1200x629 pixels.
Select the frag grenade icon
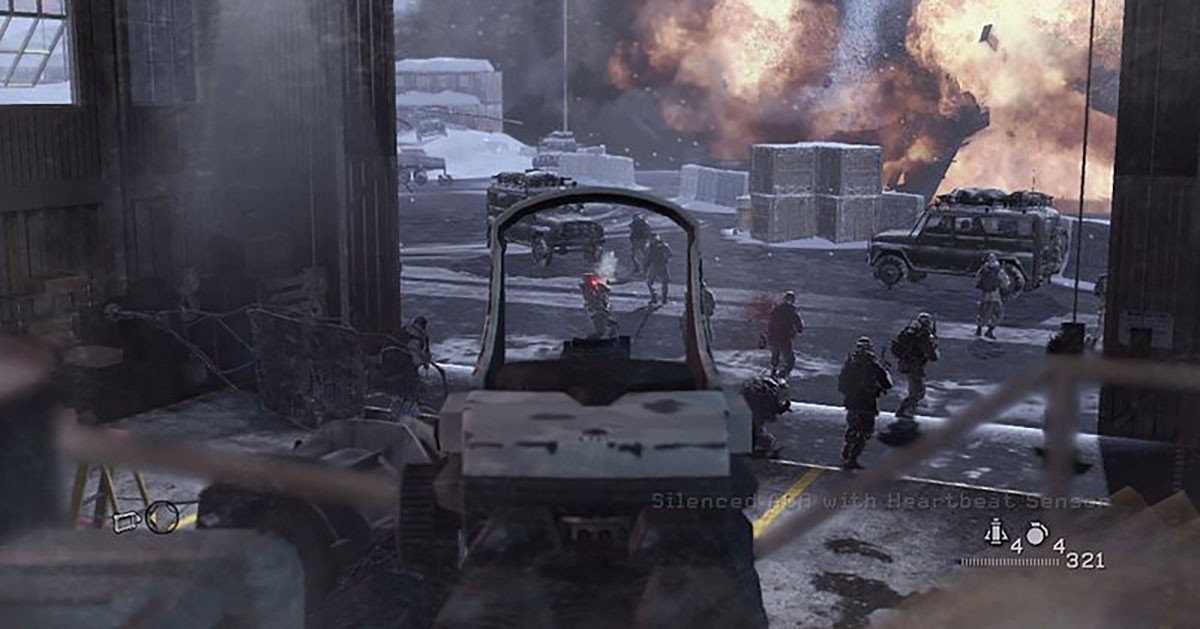[x=1037, y=535]
